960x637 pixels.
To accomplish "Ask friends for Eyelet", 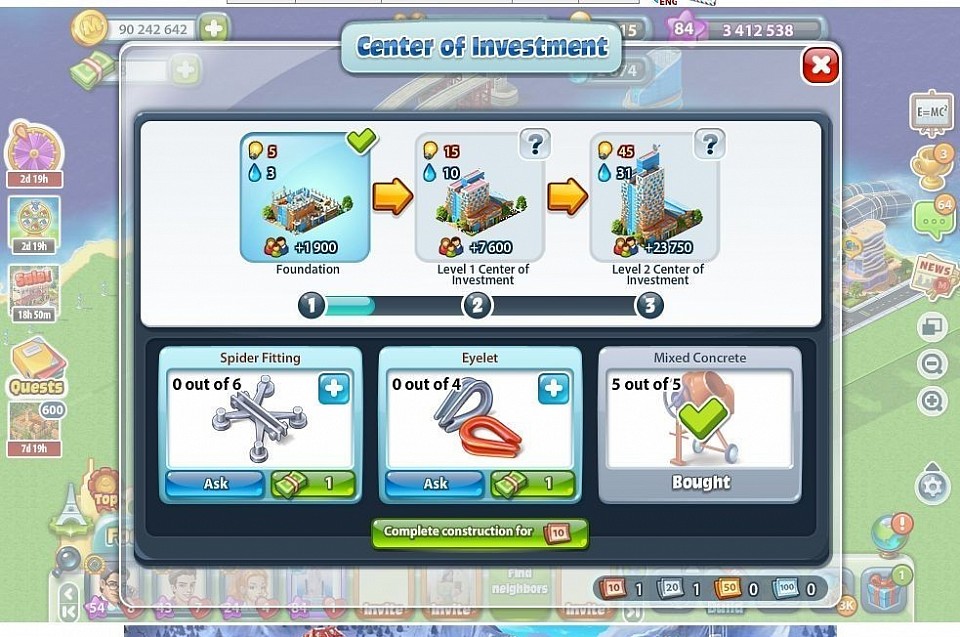I will pyautogui.click(x=435, y=483).
